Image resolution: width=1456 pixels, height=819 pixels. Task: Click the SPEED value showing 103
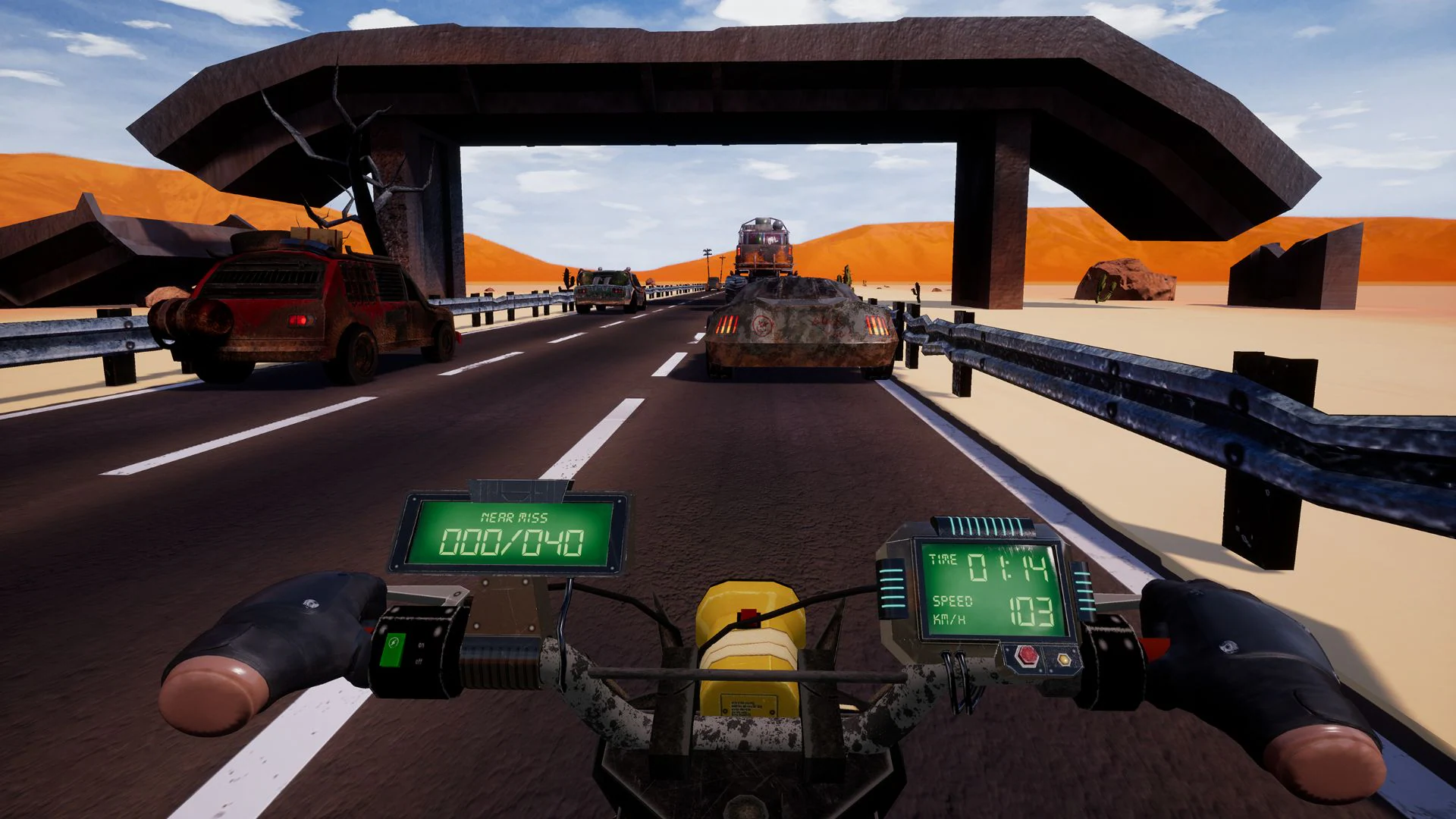[1030, 610]
